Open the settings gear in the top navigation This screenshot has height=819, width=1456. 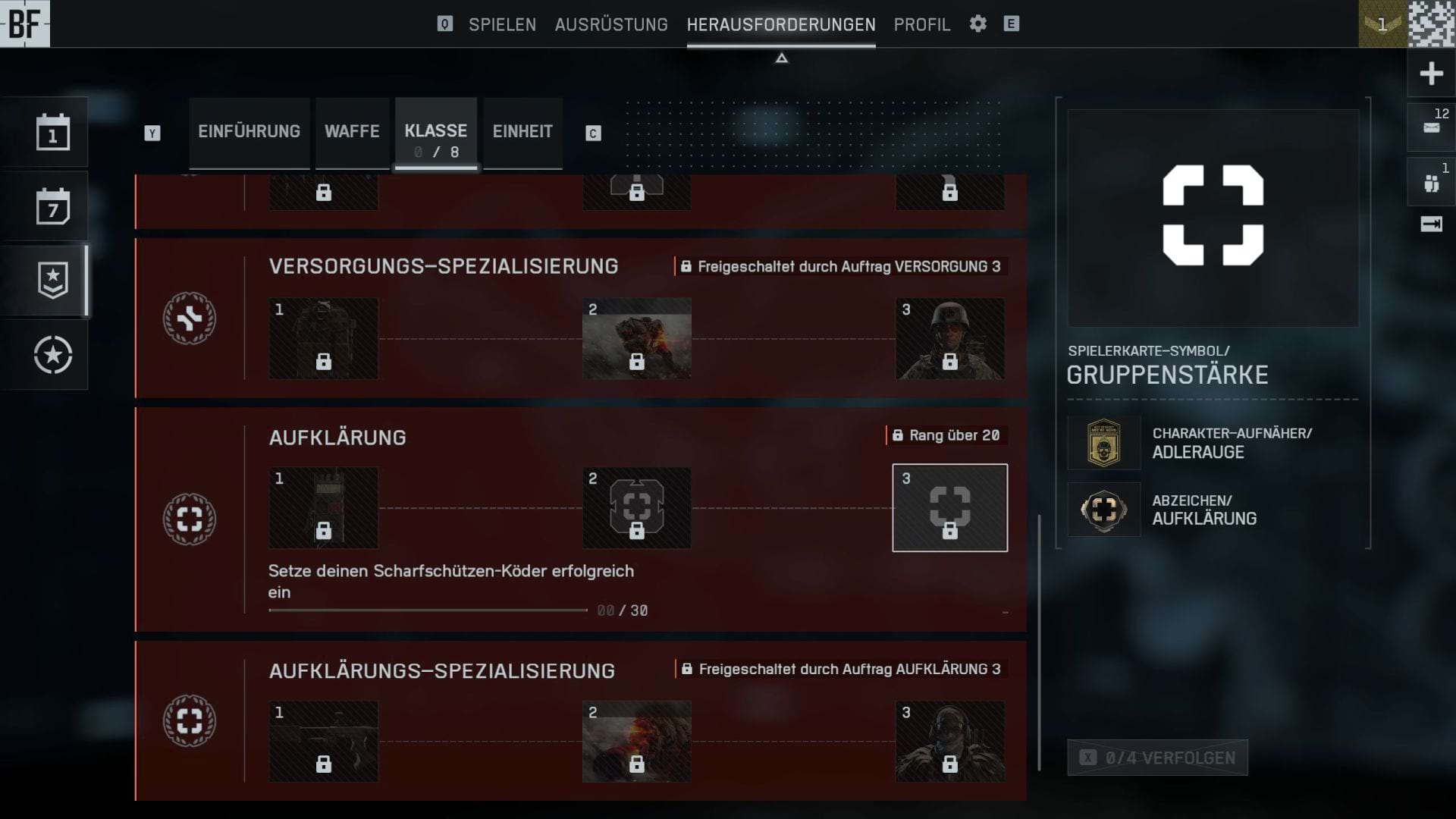(977, 24)
